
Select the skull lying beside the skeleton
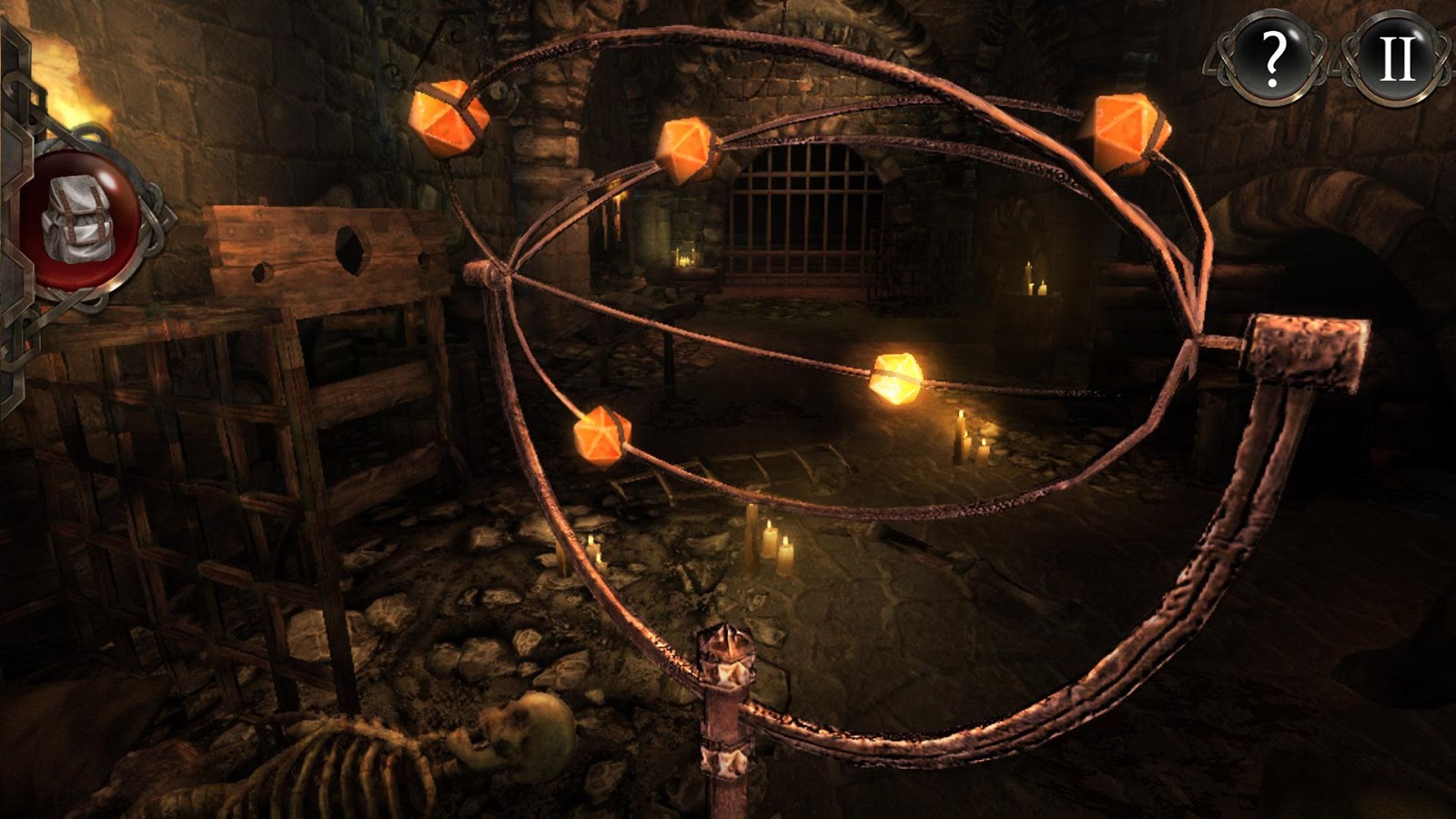[521, 733]
